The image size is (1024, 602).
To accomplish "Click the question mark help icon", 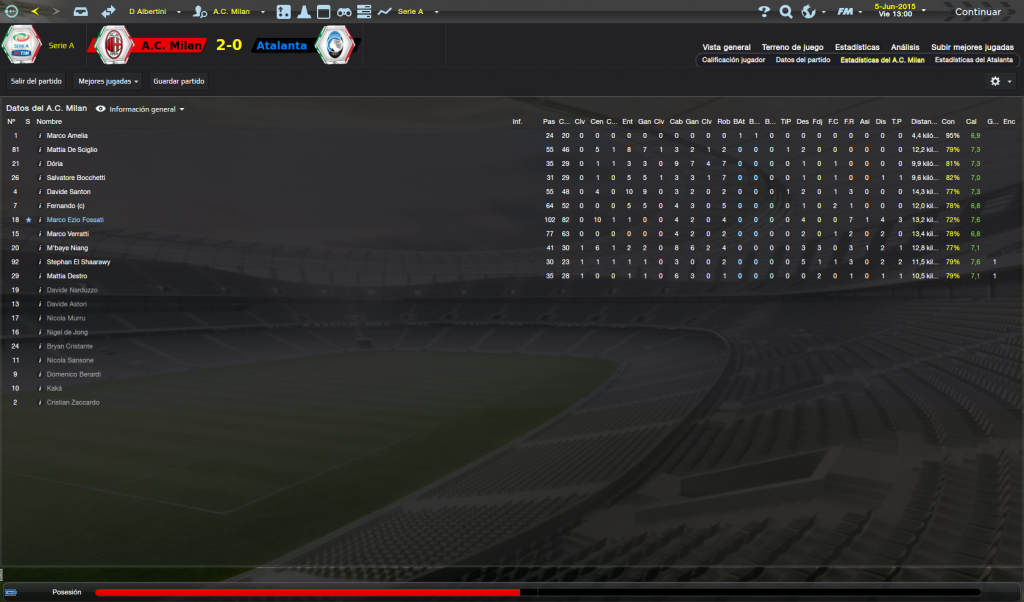I will [x=764, y=12].
